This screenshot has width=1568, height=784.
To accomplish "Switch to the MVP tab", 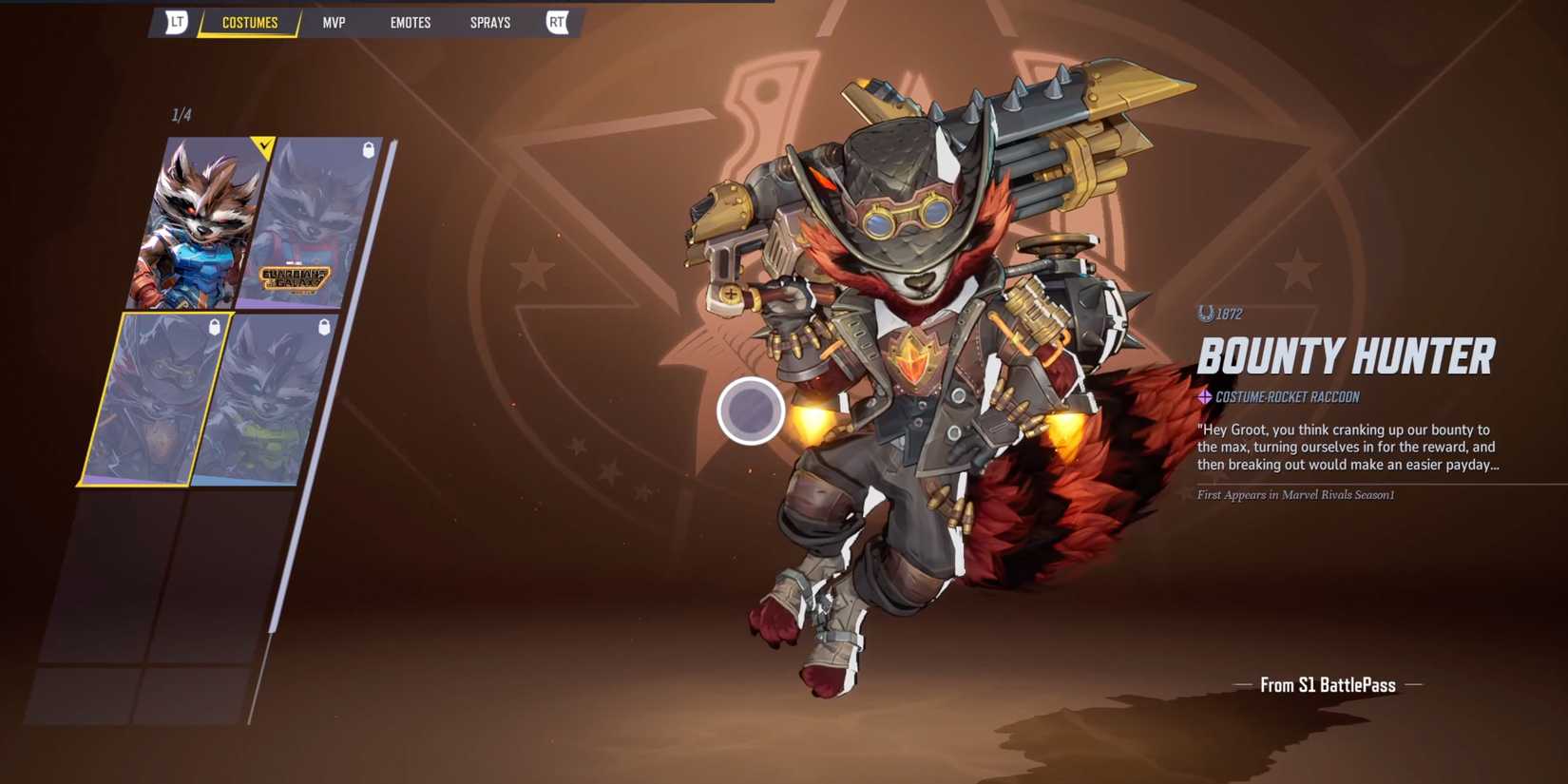I will [x=335, y=22].
